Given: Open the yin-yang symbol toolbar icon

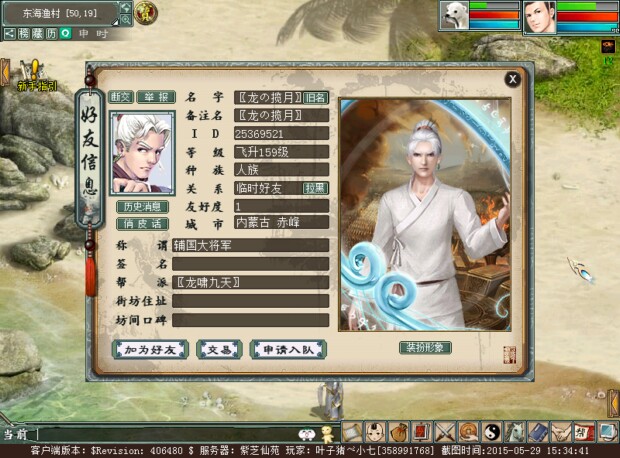Looking at the screenshot, I should tap(491, 432).
